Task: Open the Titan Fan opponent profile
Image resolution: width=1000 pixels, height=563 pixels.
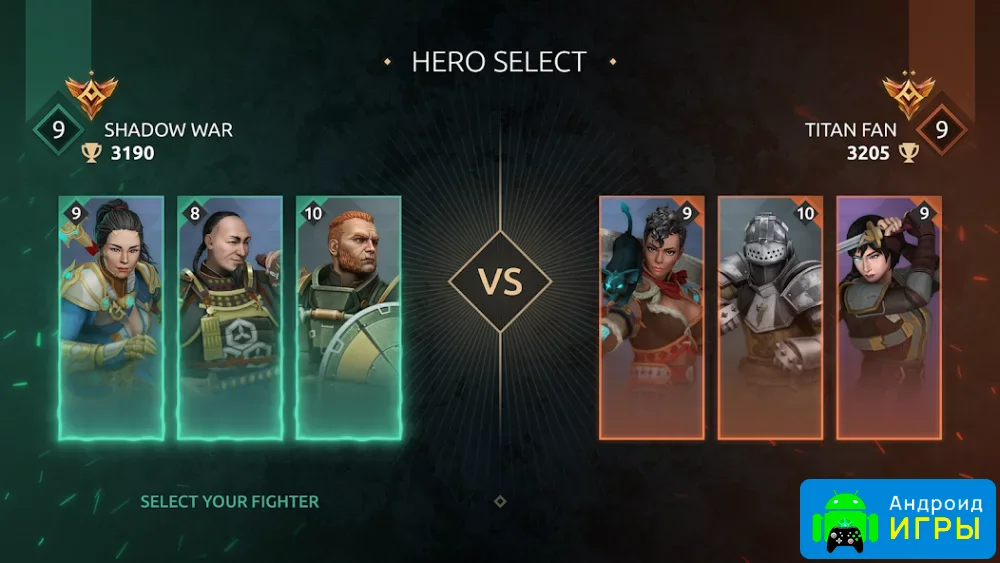Action: [x=851, y=131]
